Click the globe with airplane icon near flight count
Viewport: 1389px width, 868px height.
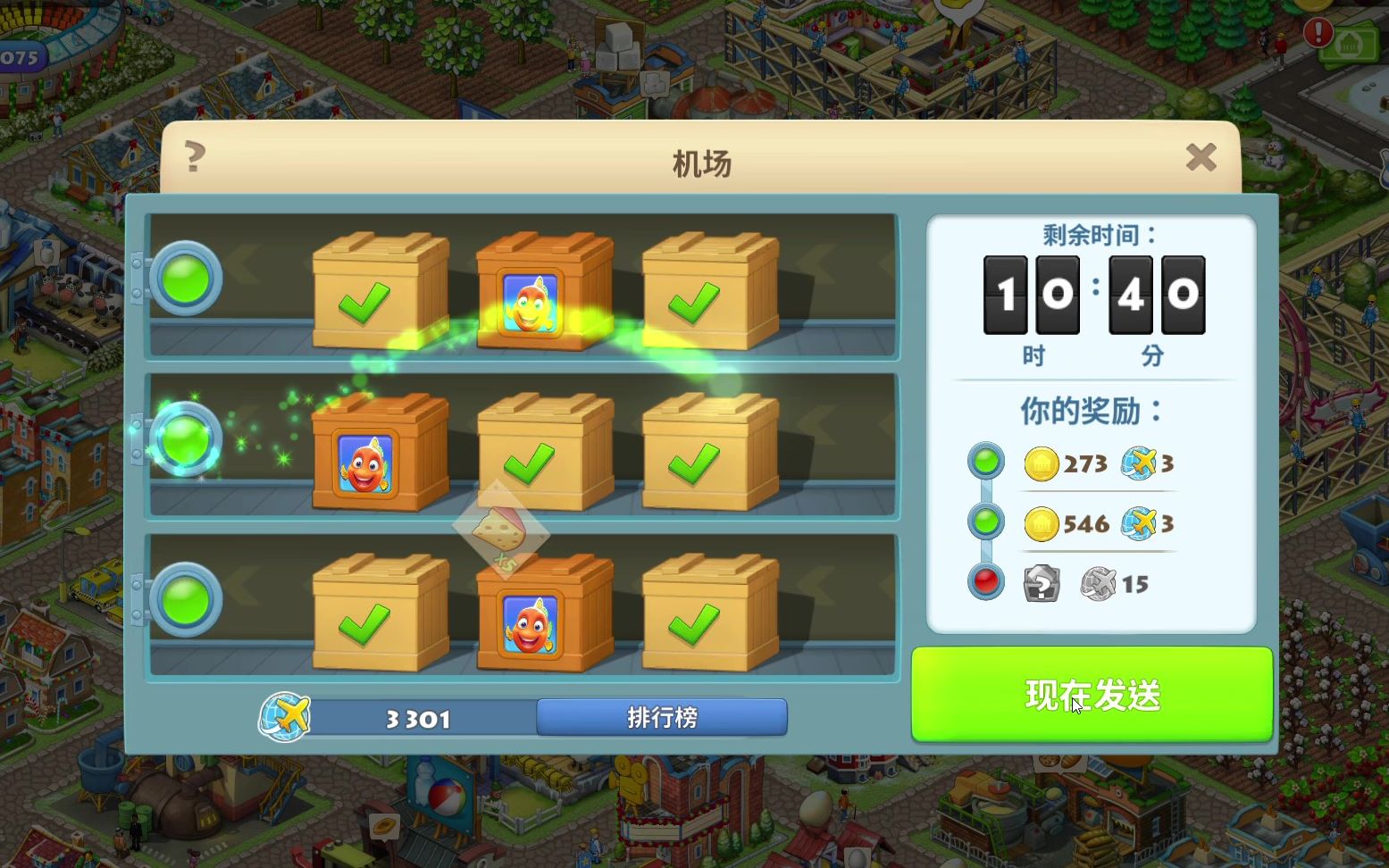point(284,717)
